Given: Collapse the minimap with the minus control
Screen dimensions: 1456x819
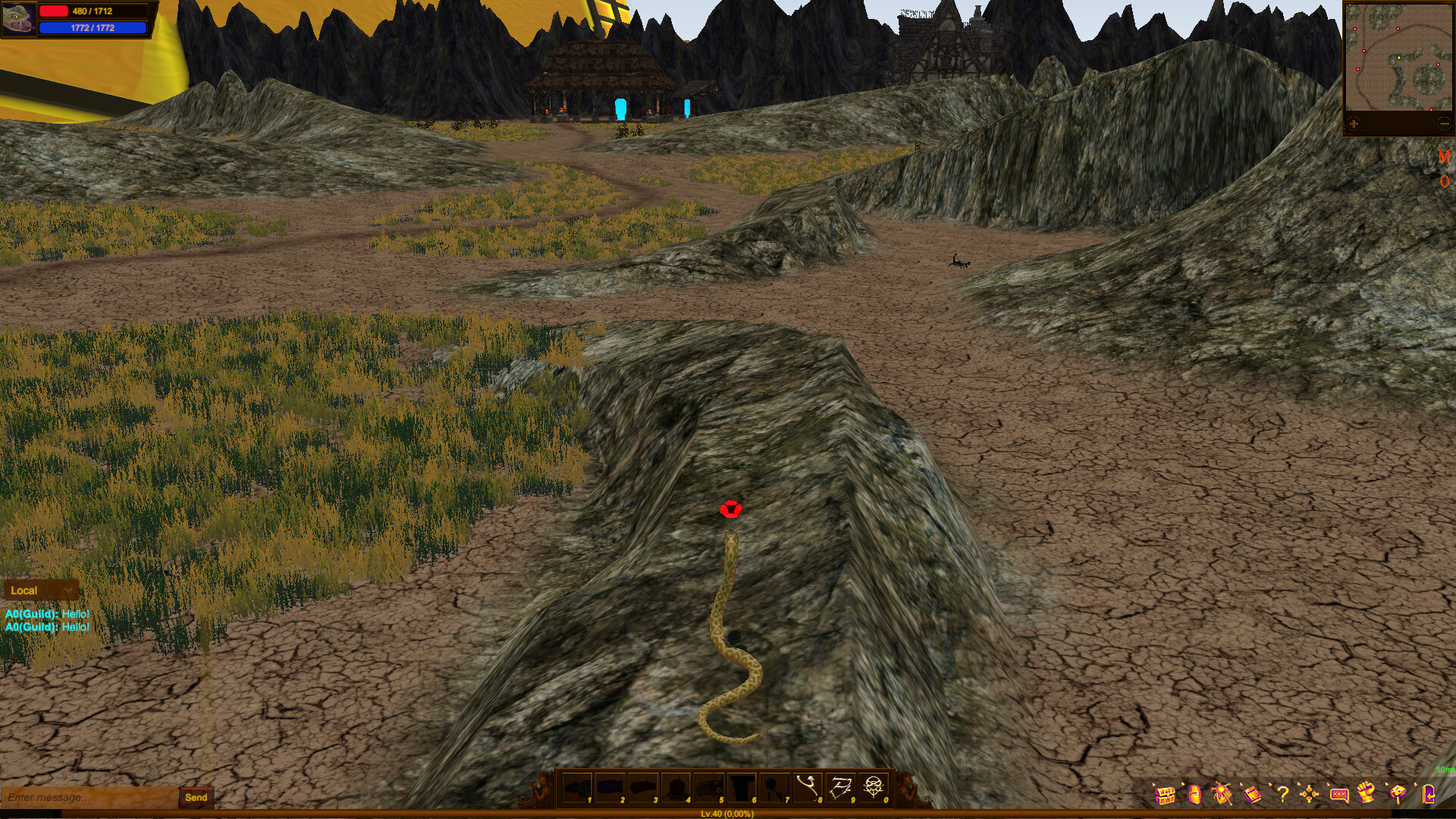Looking at the screenshot, I should pyautogui.click(x=1444, y=124).
